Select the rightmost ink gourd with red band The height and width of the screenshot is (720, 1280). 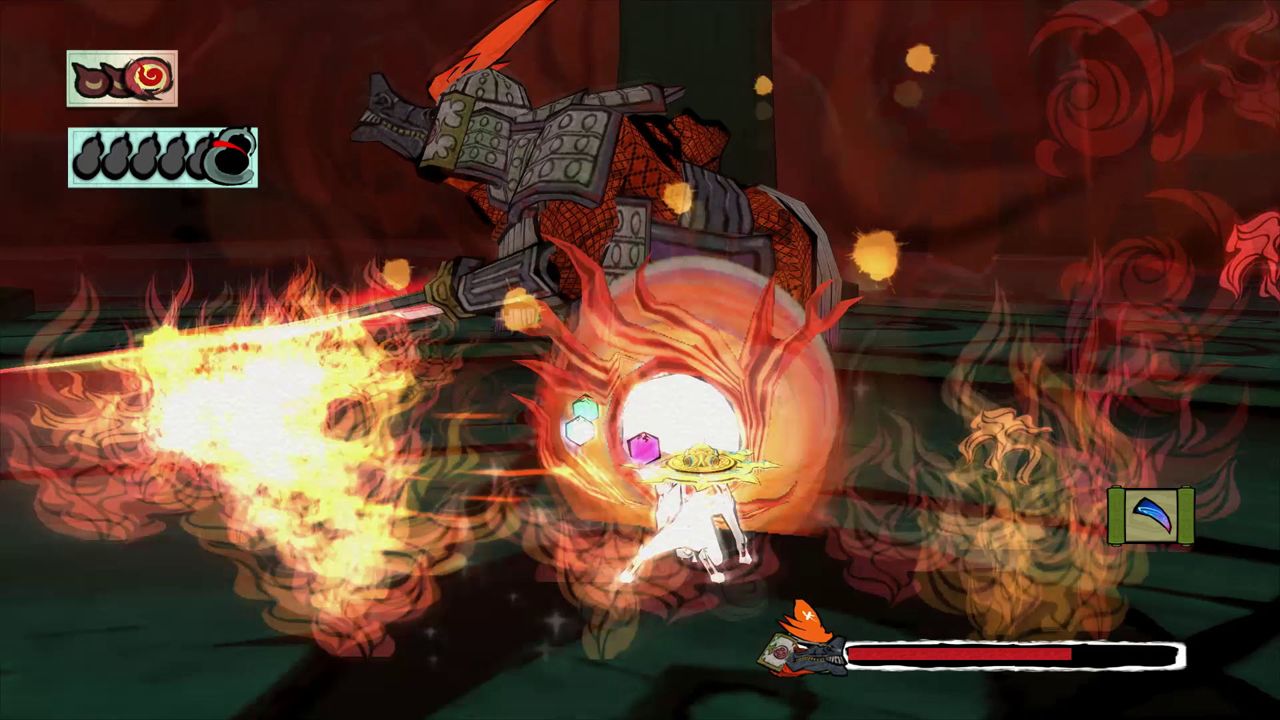[x=232, y=157]
